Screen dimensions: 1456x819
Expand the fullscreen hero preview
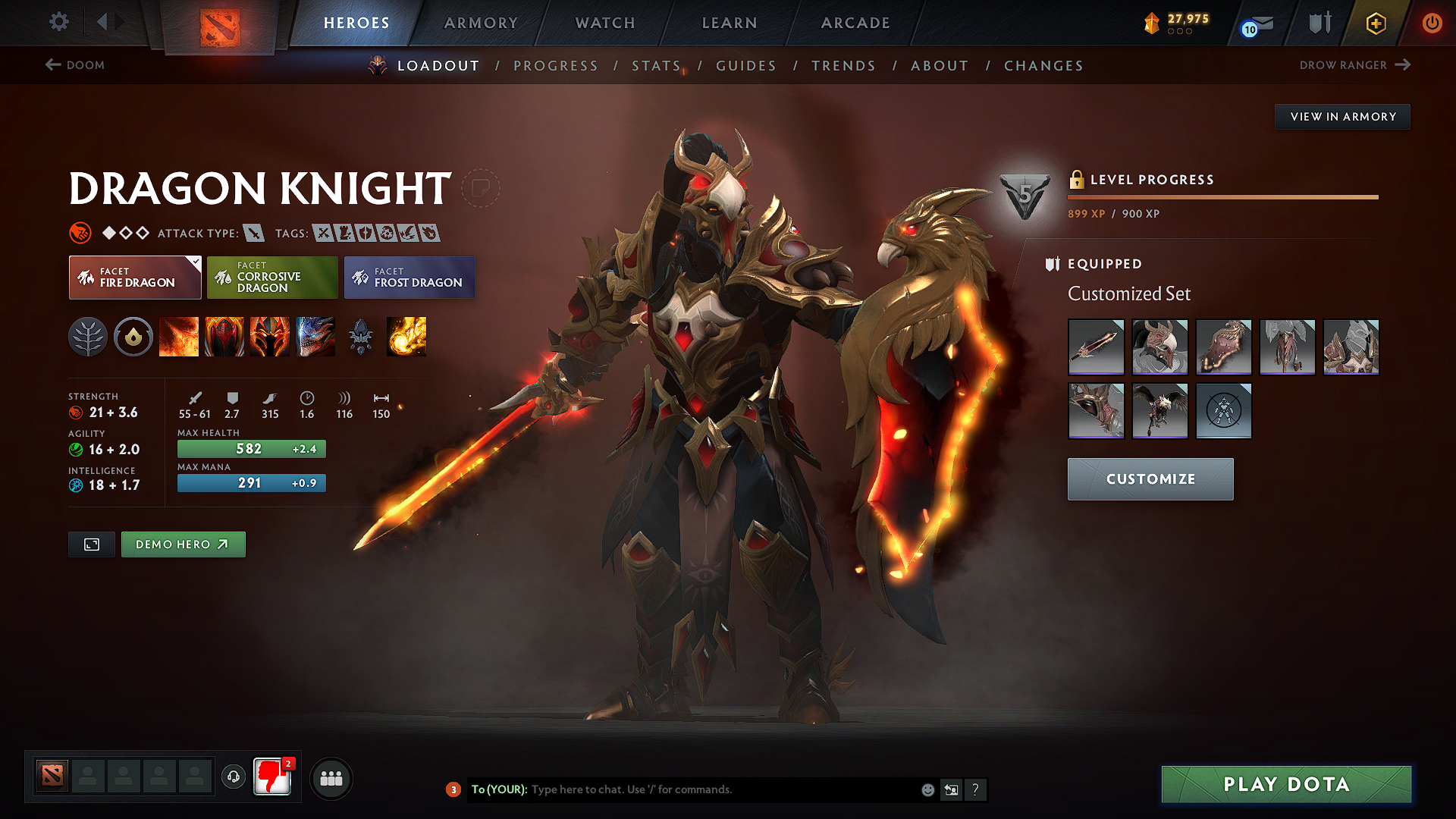pyautogui.click(x=91, y=544)
